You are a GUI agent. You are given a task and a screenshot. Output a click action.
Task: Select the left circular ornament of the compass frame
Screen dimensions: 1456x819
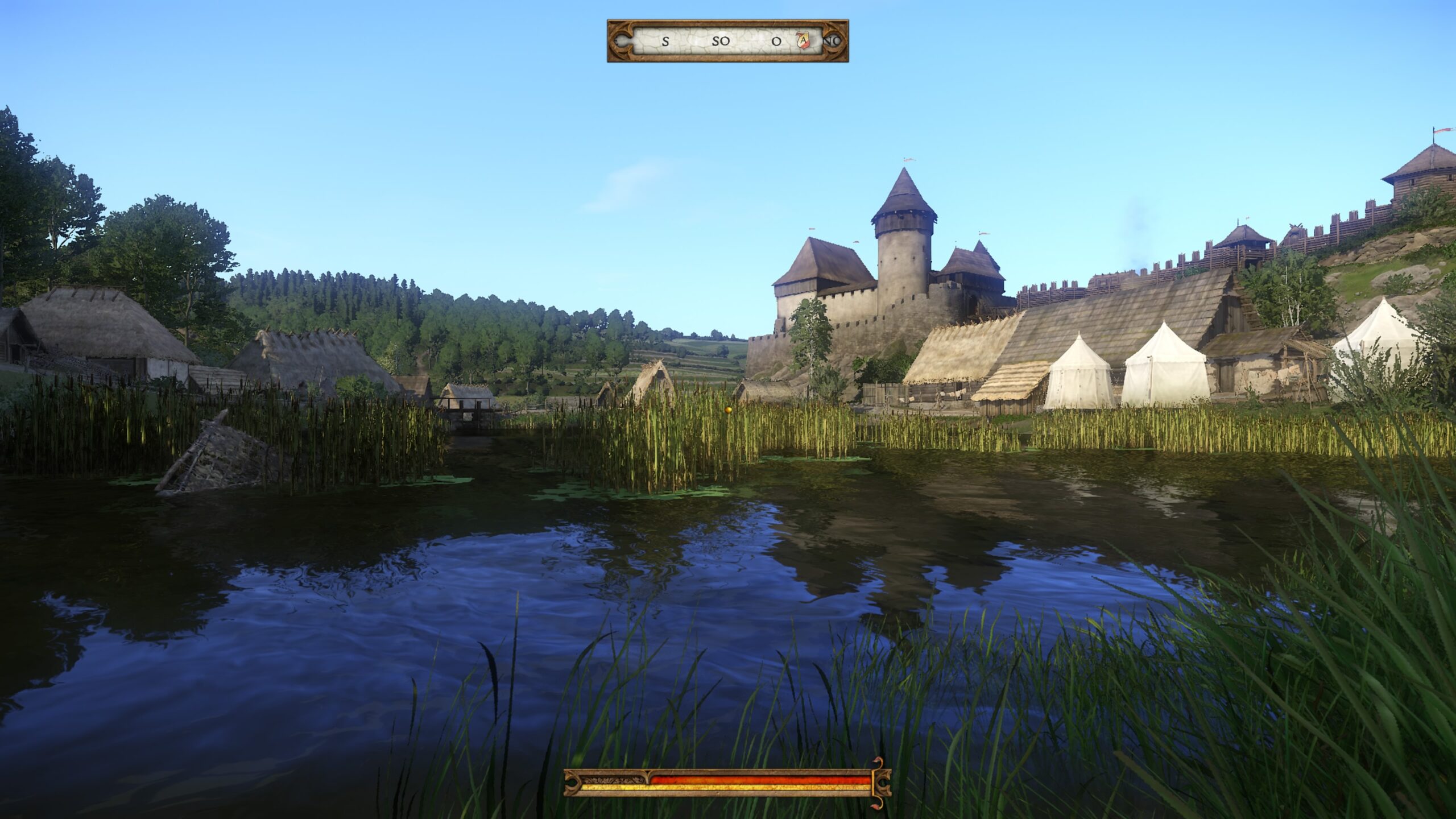pyautogui.click(x=622, y=42)
